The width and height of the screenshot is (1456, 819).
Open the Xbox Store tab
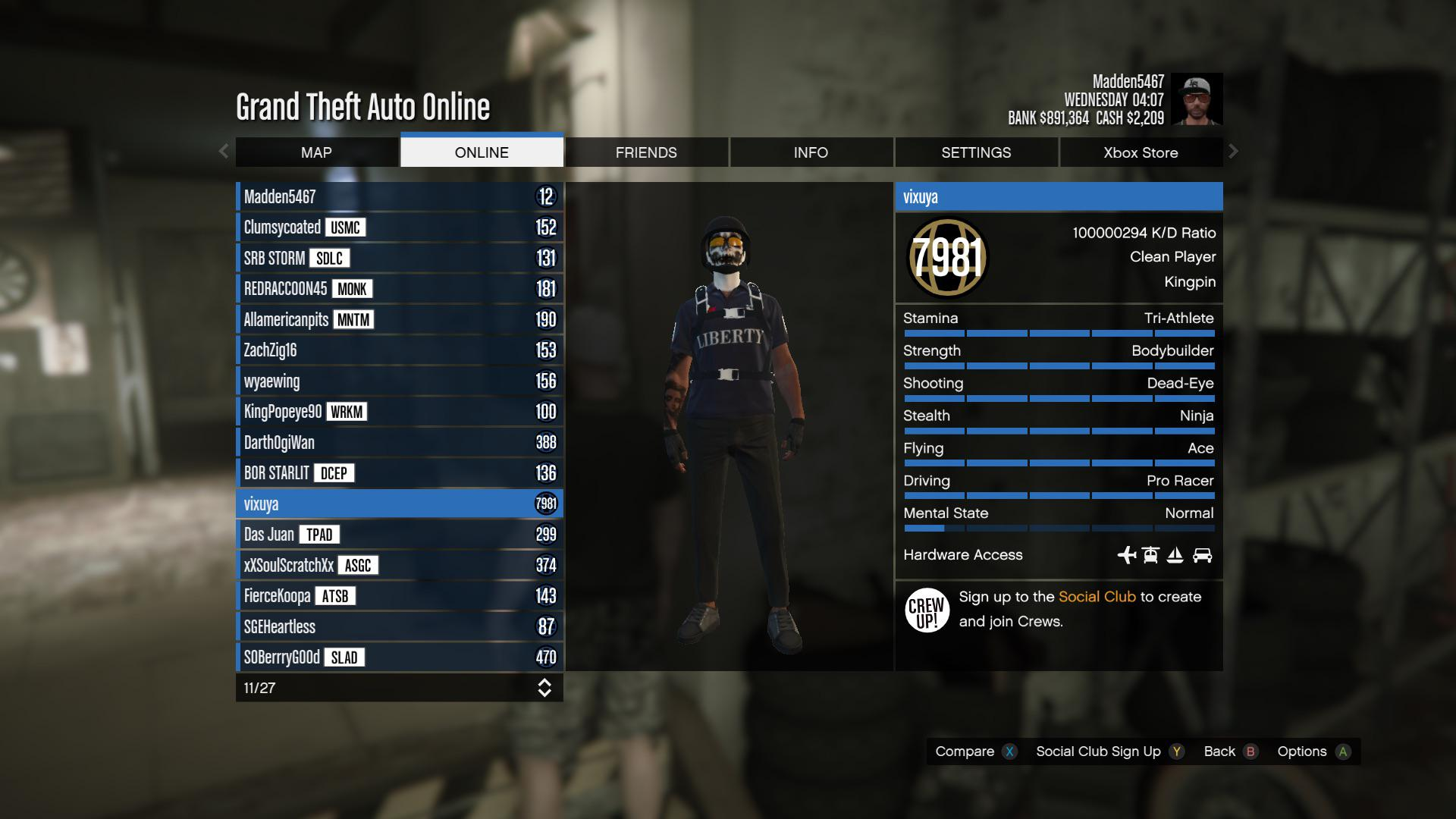point(1141,152)
